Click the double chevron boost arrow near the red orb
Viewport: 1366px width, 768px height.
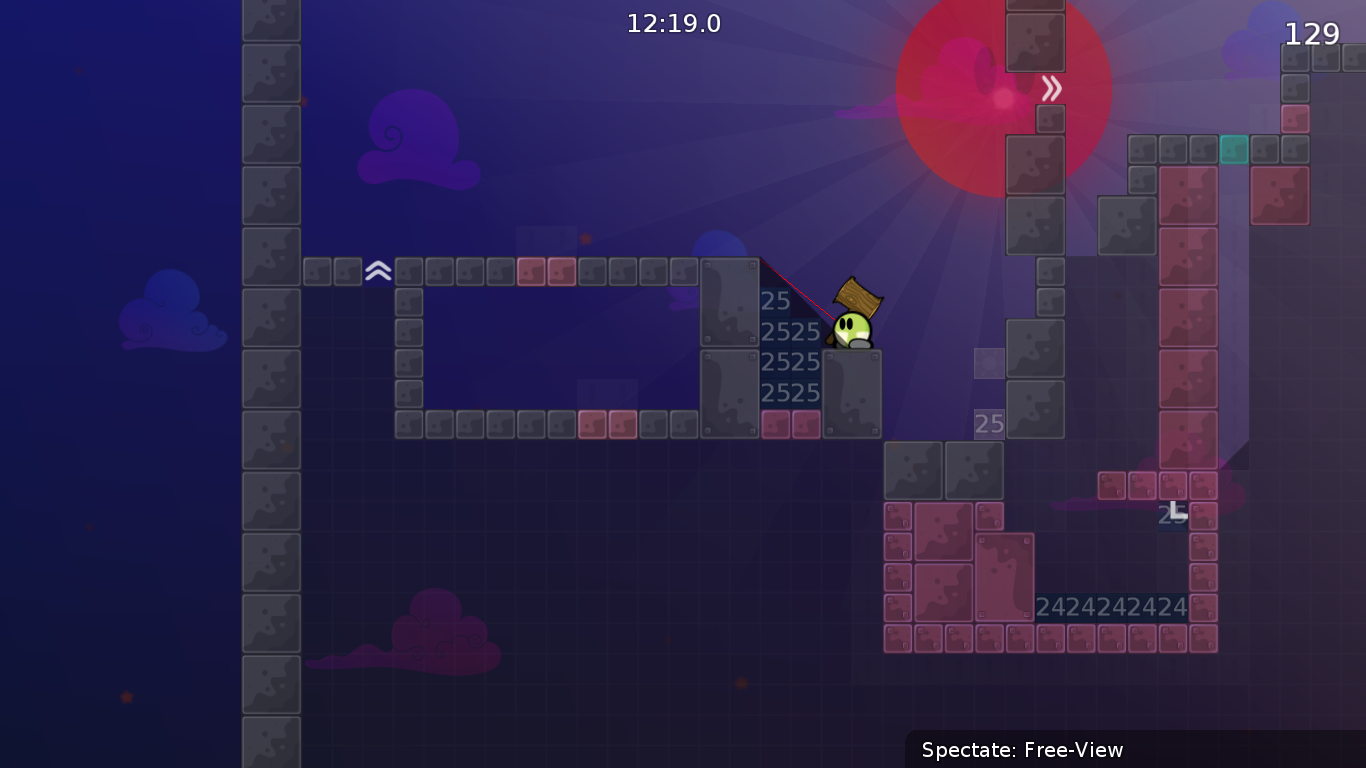pyautogui.click(x=1051, y=88)
